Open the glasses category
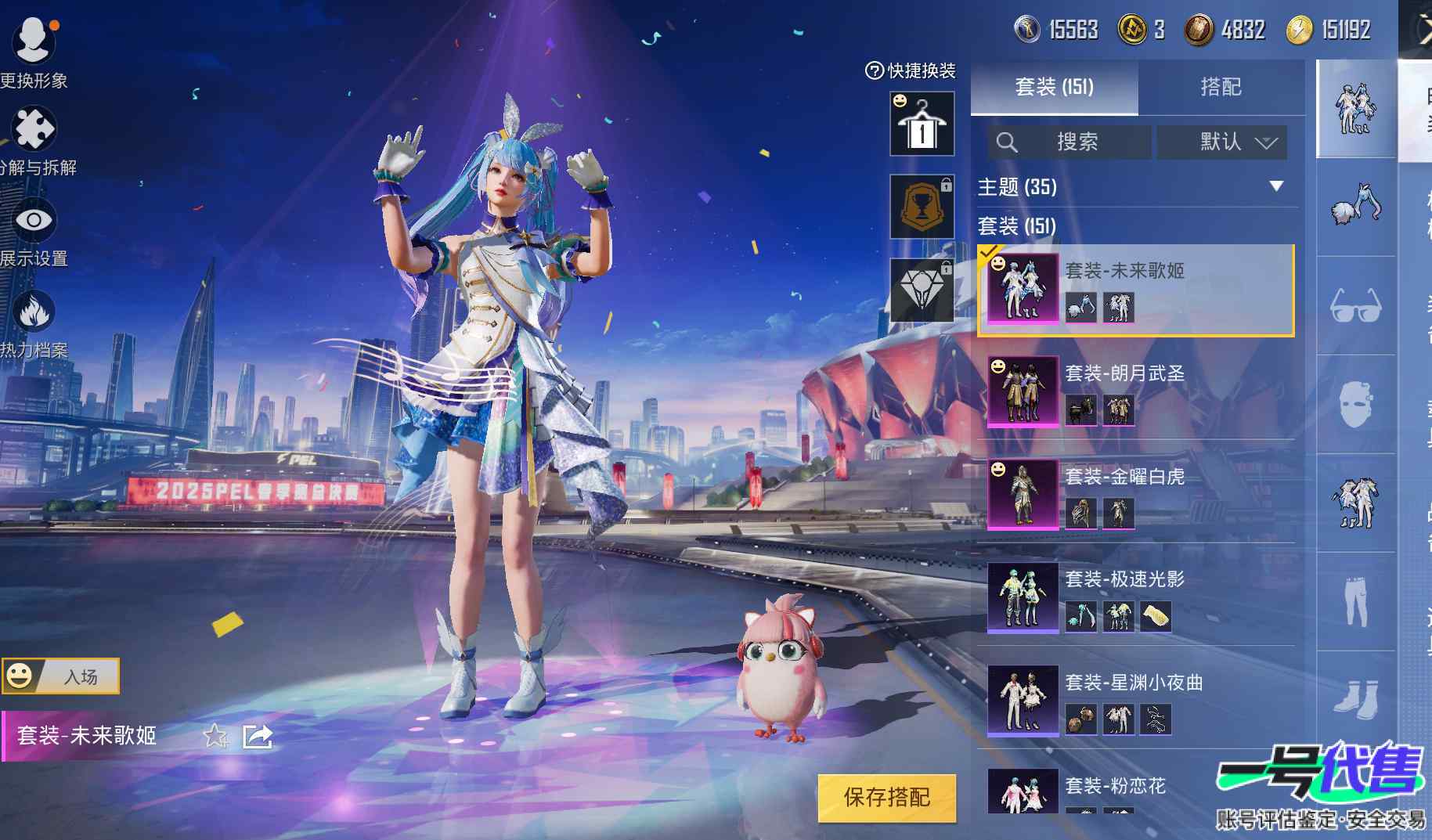 1356,305
